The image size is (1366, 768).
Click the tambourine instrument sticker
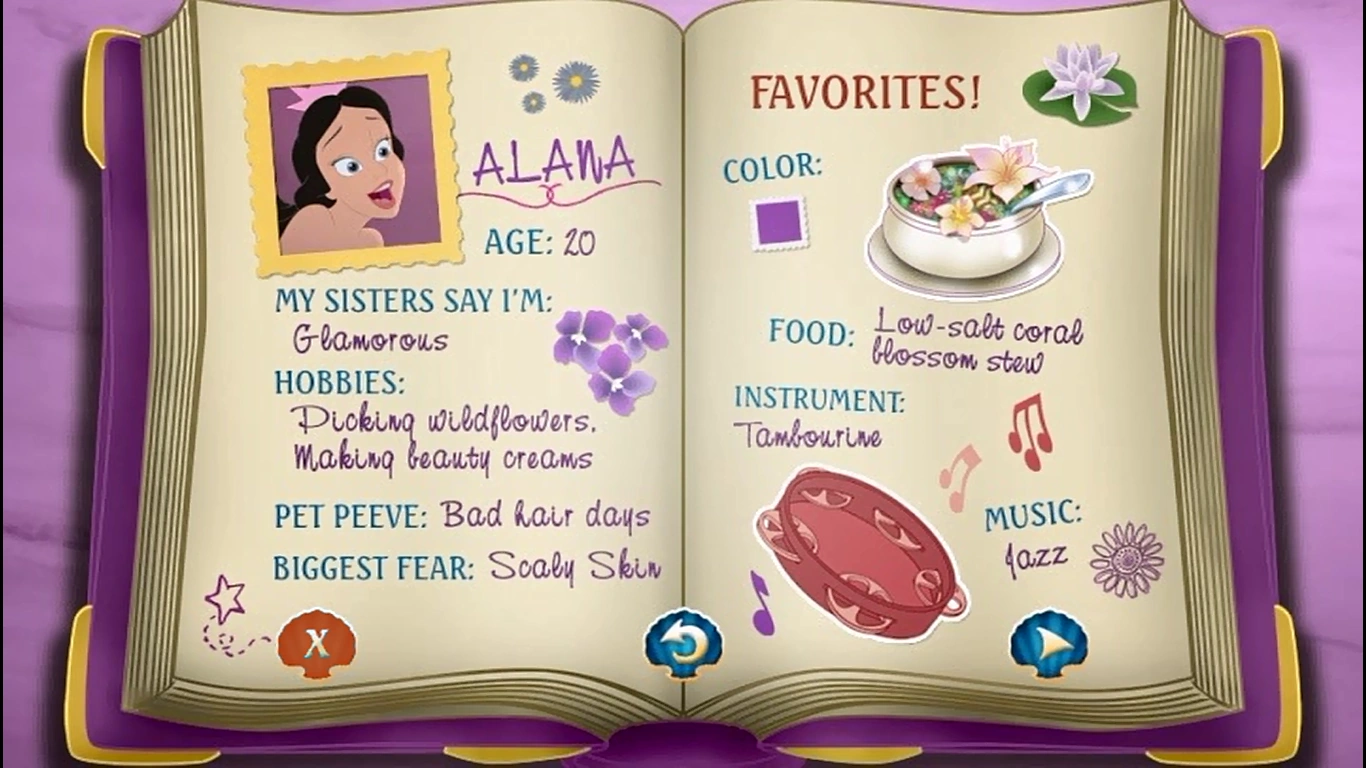click(860, 545)
